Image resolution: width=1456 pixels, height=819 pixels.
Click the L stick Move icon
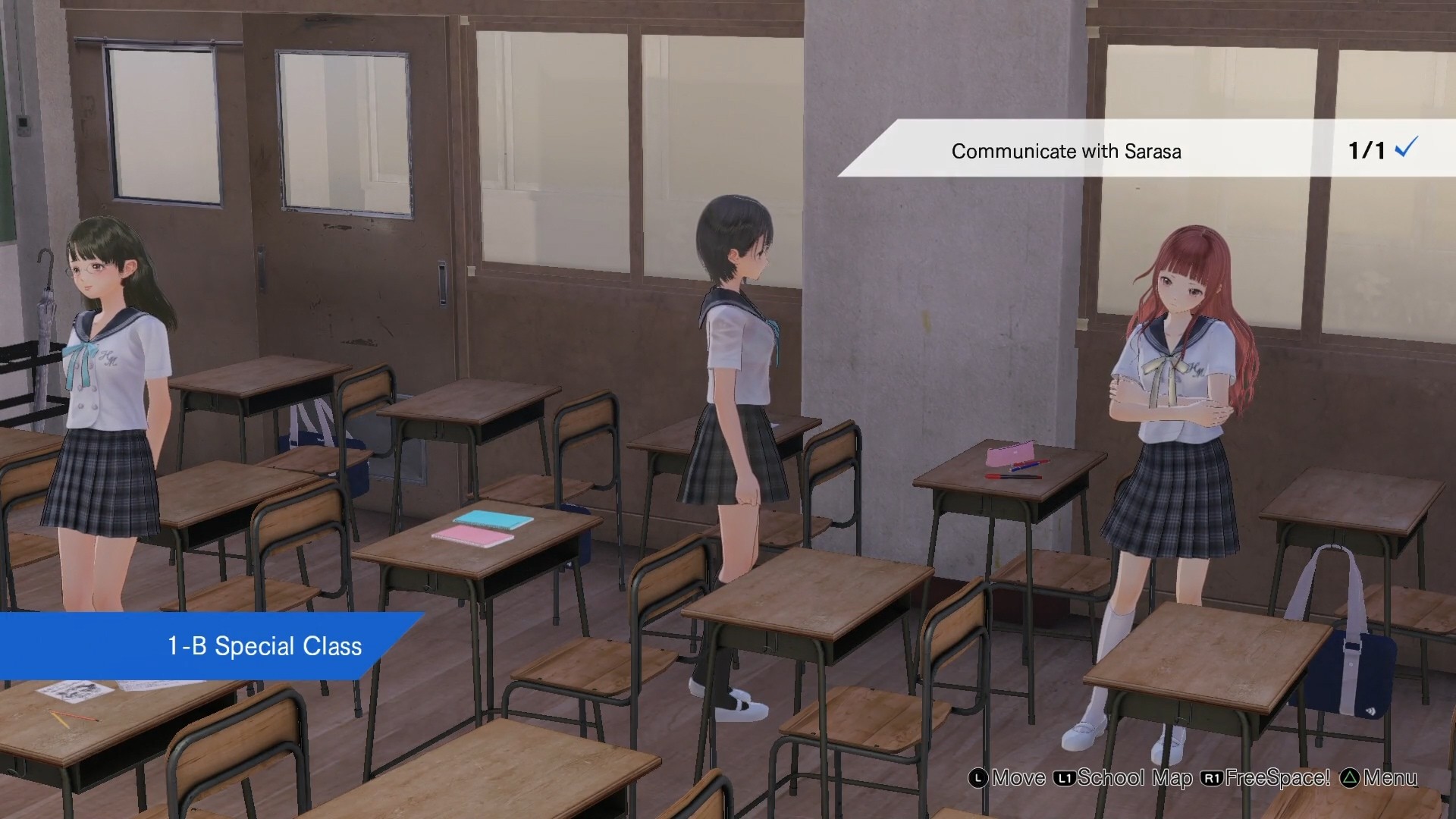click(x=977, y=777)
